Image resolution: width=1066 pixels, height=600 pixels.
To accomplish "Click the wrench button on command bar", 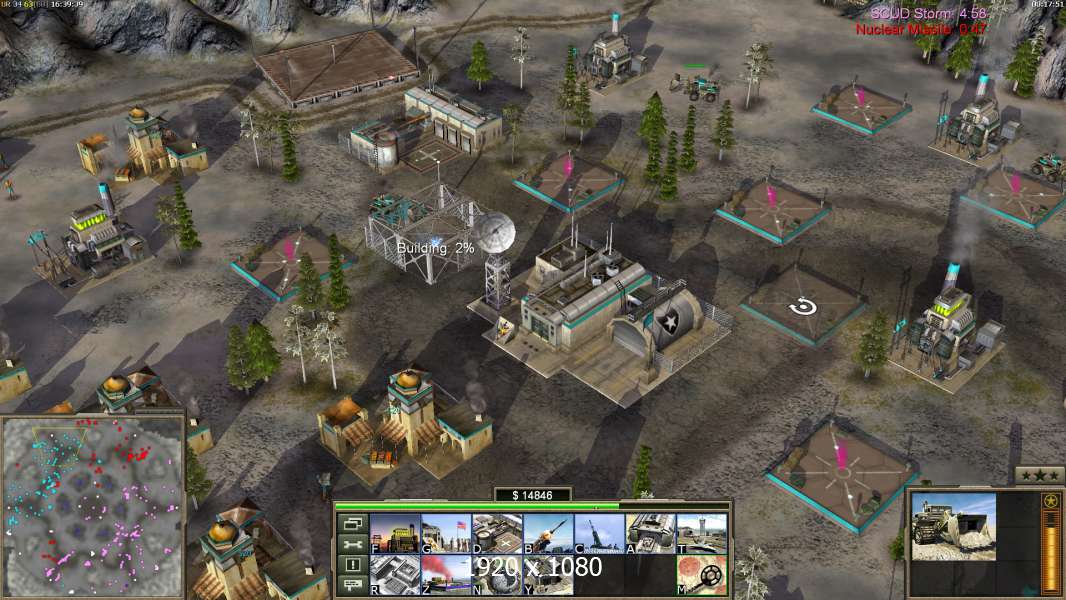I will (352, 544).
